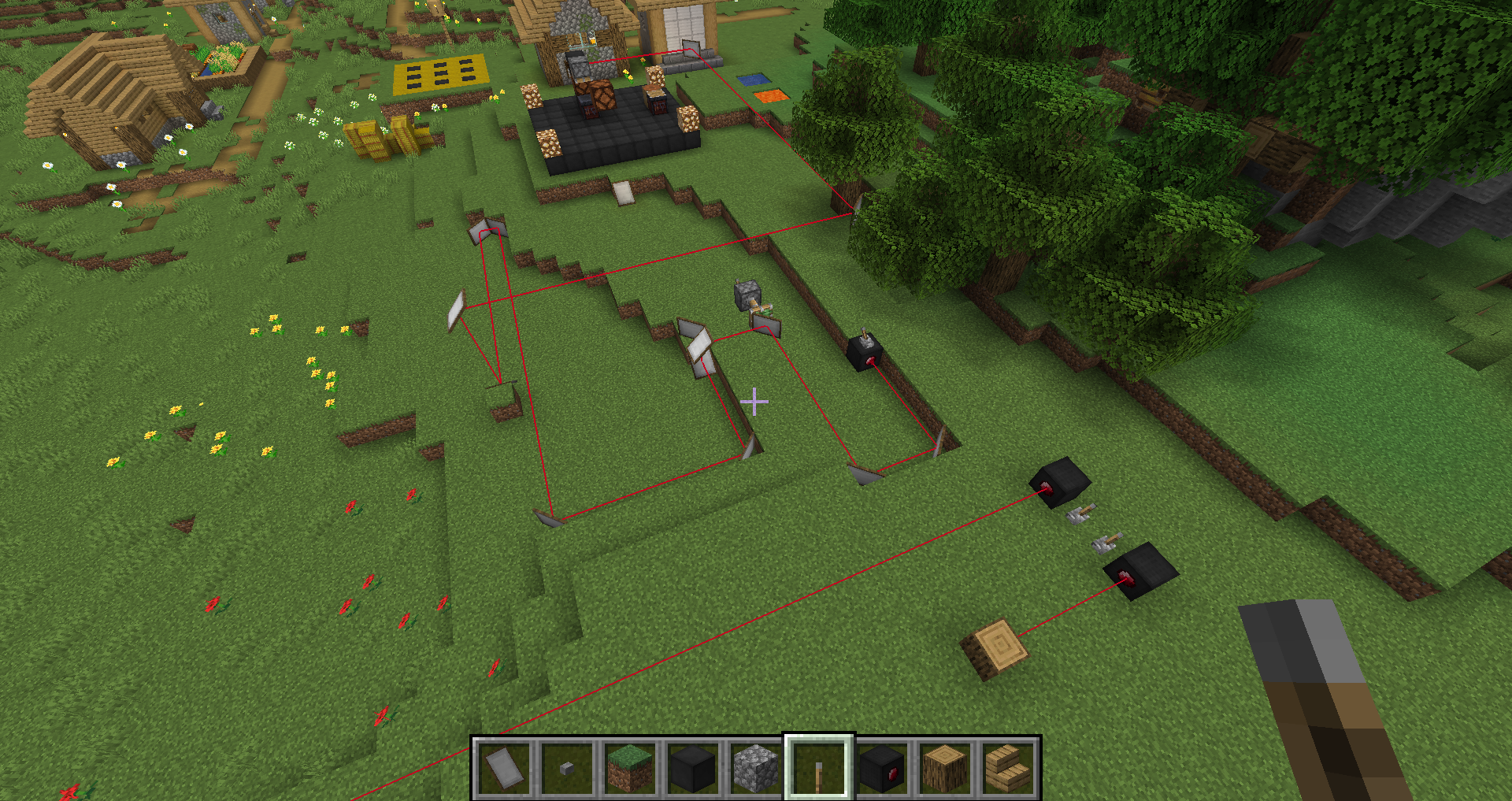Select the oak wooden stairs slot
The image size is (1512, 801).
click(1007, 769)
